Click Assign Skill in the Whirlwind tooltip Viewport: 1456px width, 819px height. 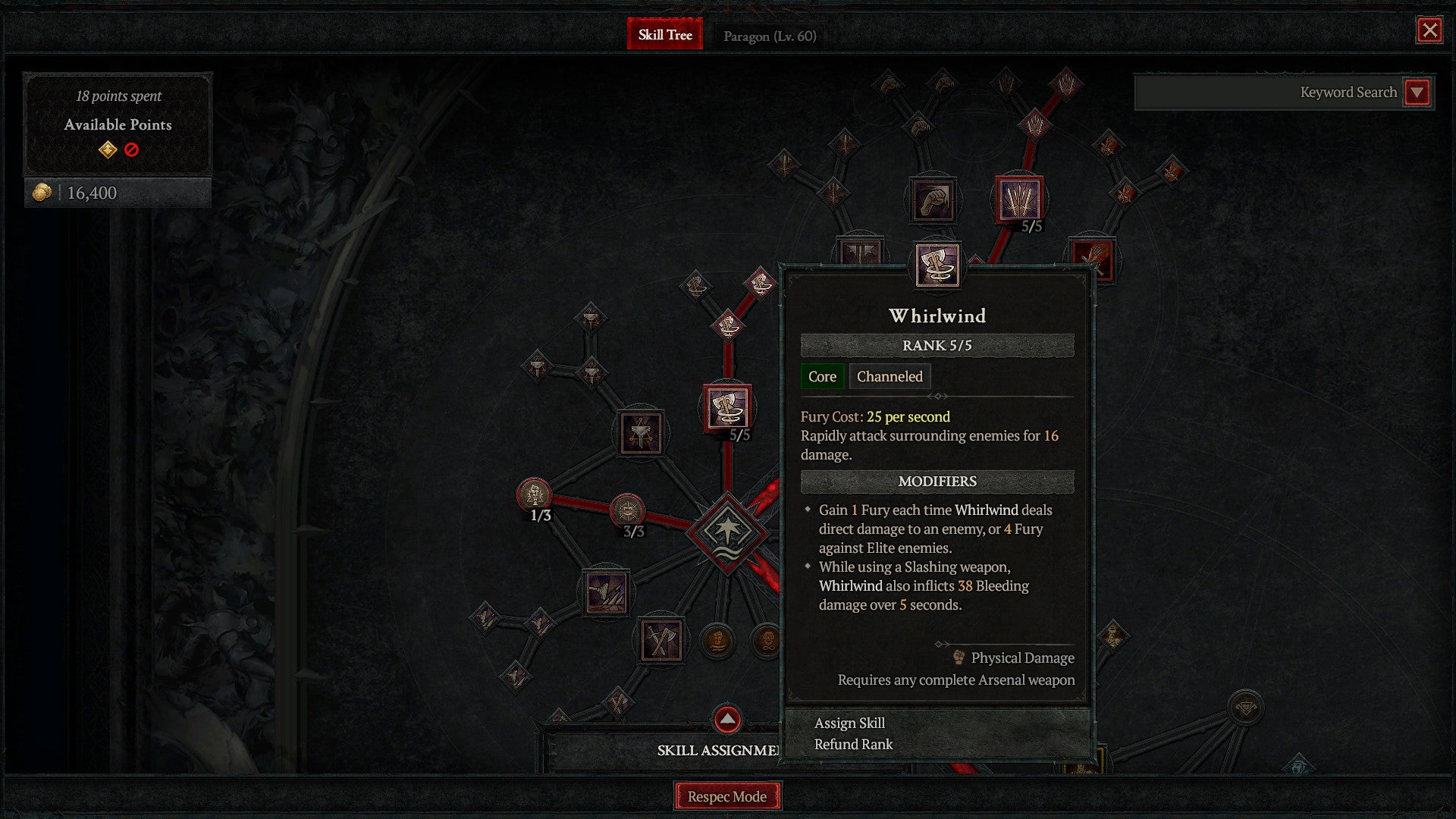point(849,723)
